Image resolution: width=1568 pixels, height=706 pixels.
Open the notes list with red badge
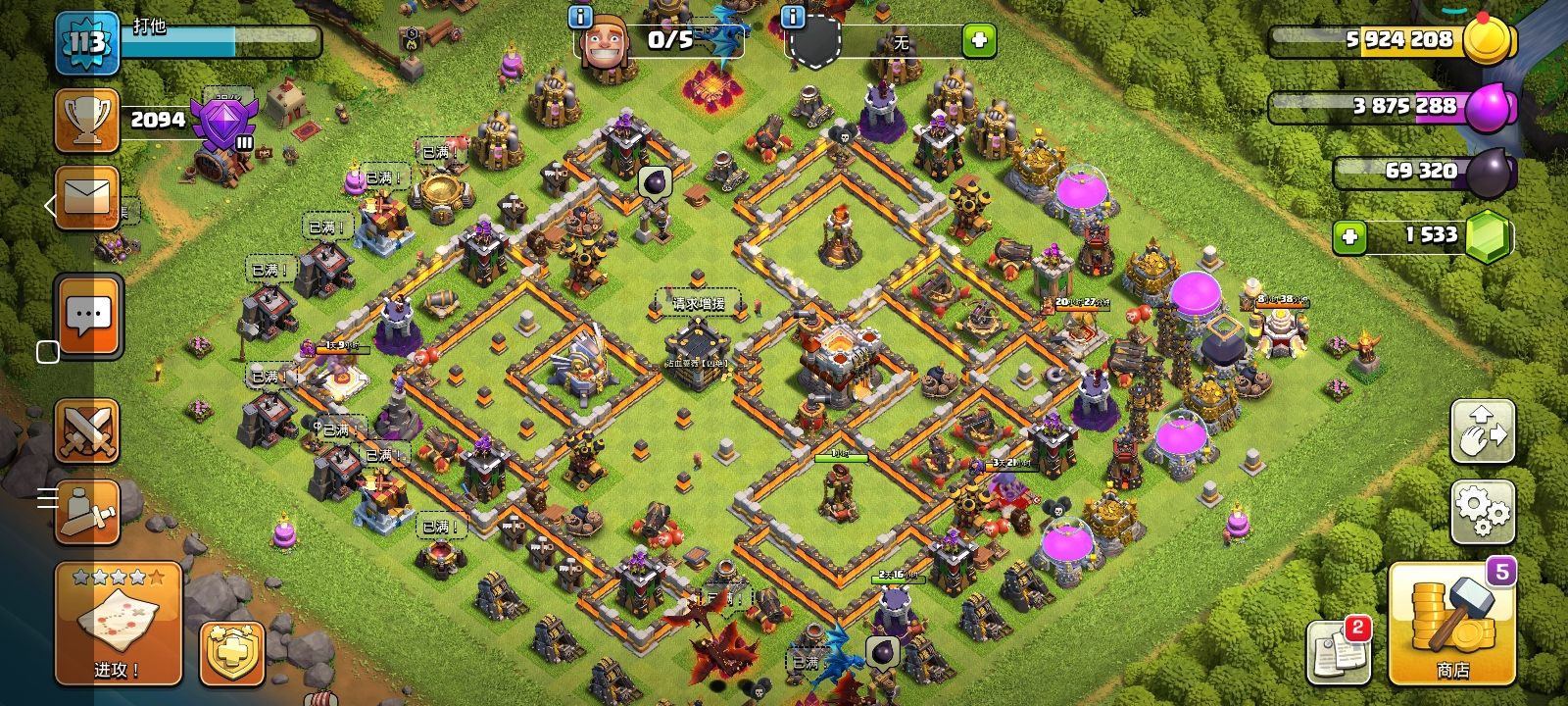(1339, 651)
